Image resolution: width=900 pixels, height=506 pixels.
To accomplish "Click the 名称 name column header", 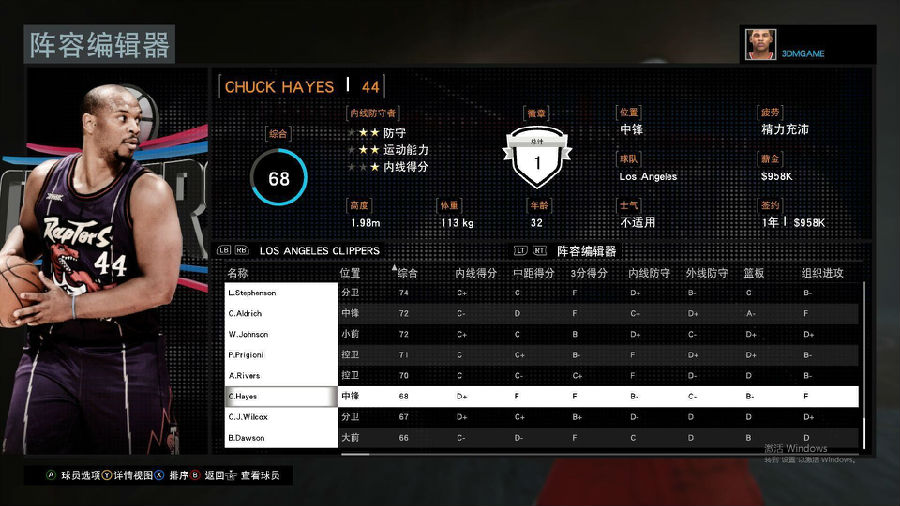I will pos(238,272).
